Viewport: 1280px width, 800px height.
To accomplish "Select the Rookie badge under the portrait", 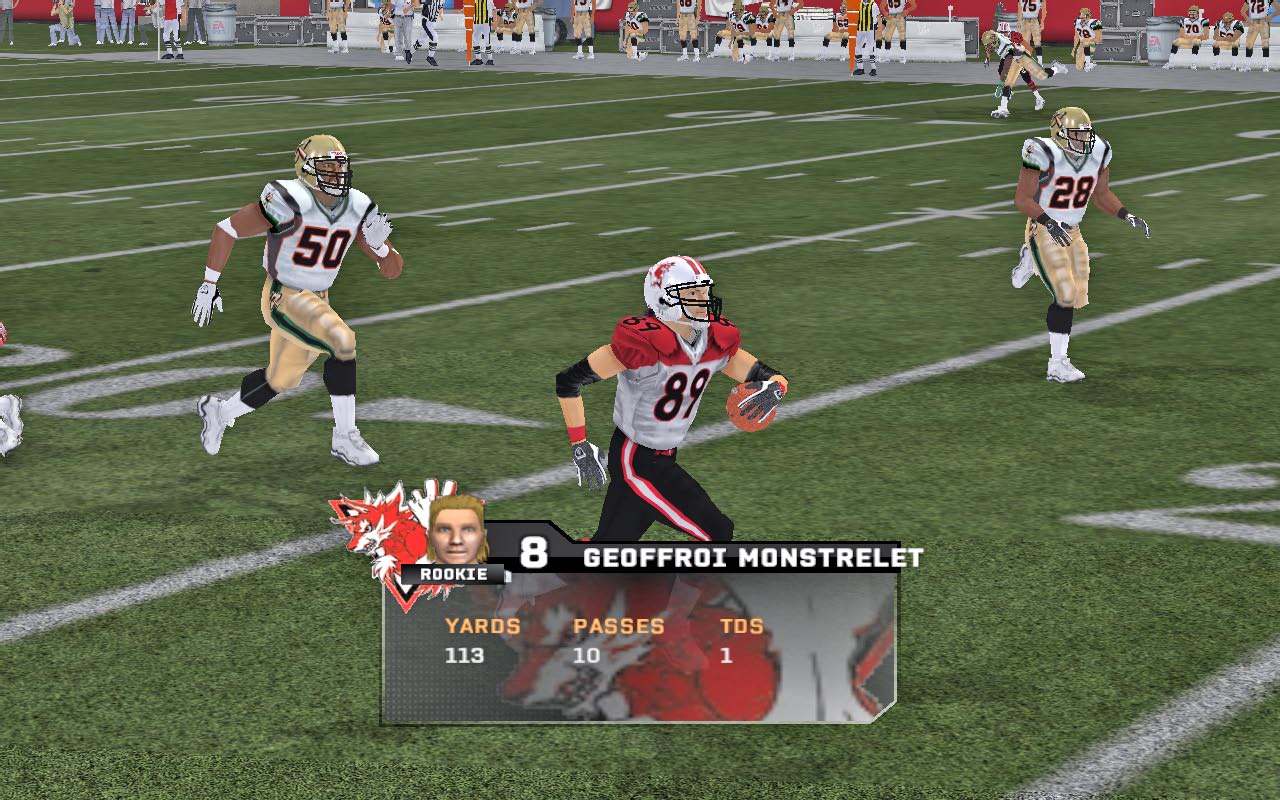I will (x=454, y=575).
